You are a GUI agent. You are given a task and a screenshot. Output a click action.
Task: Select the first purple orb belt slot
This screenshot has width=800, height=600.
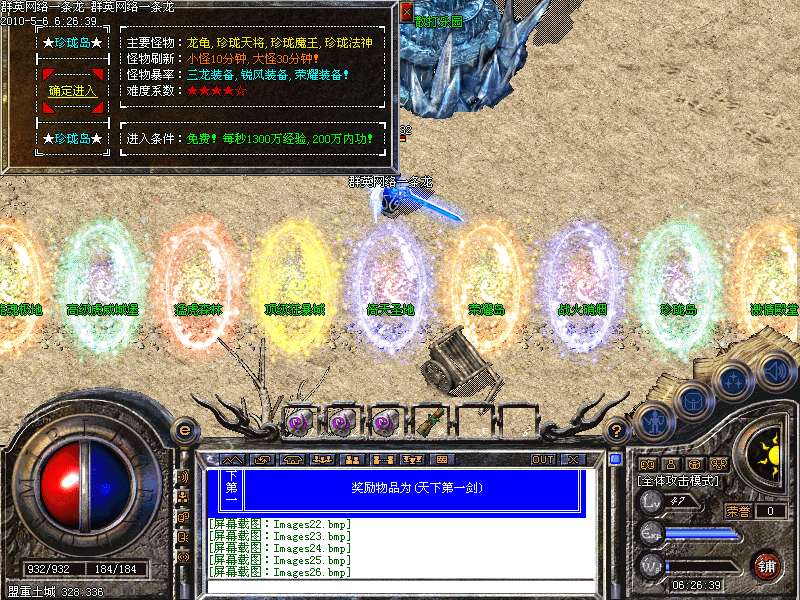tap(298, 420)
